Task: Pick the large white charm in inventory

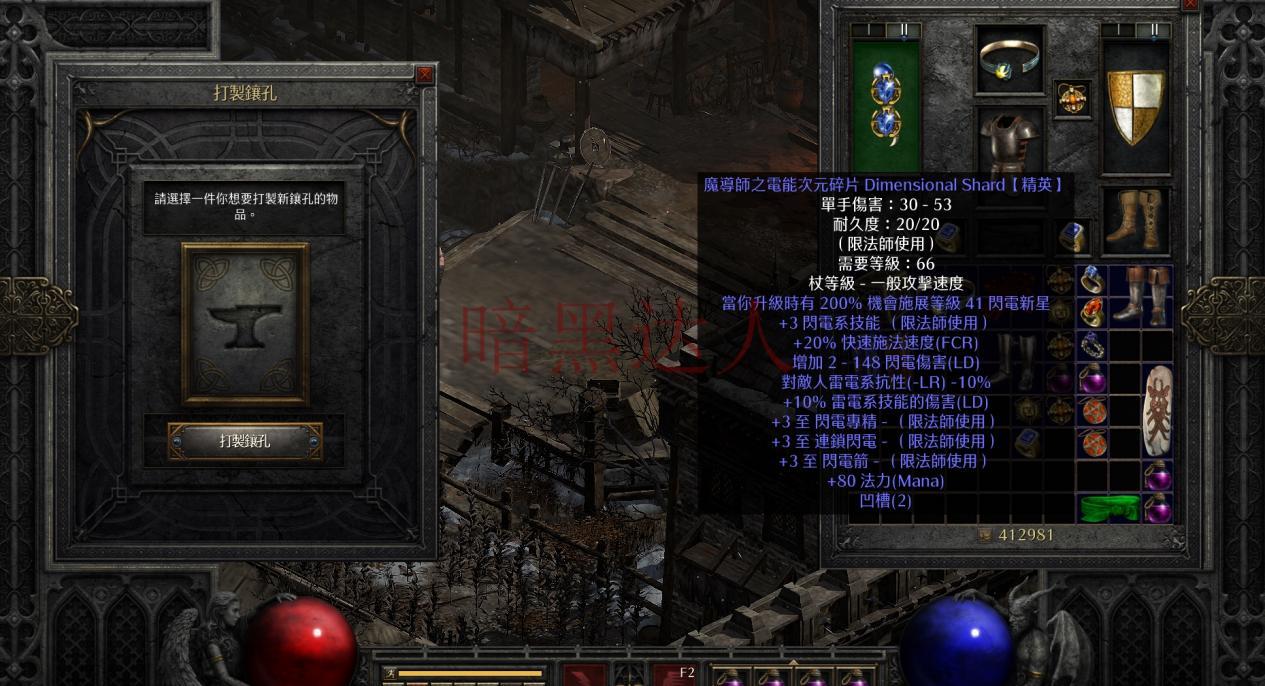Action: (1158, 410)
